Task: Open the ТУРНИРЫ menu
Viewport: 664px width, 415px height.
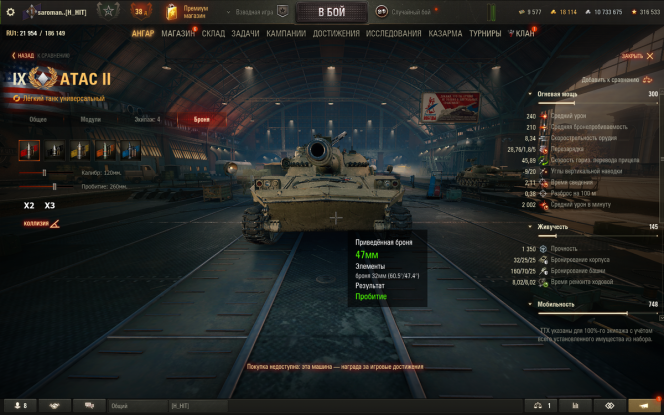Action: [485, 33]
